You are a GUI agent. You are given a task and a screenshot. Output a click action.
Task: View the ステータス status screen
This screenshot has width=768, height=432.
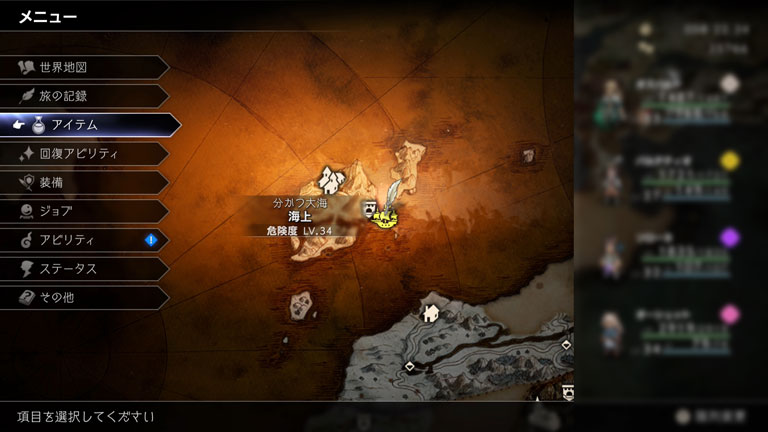[x=80, y=269]
